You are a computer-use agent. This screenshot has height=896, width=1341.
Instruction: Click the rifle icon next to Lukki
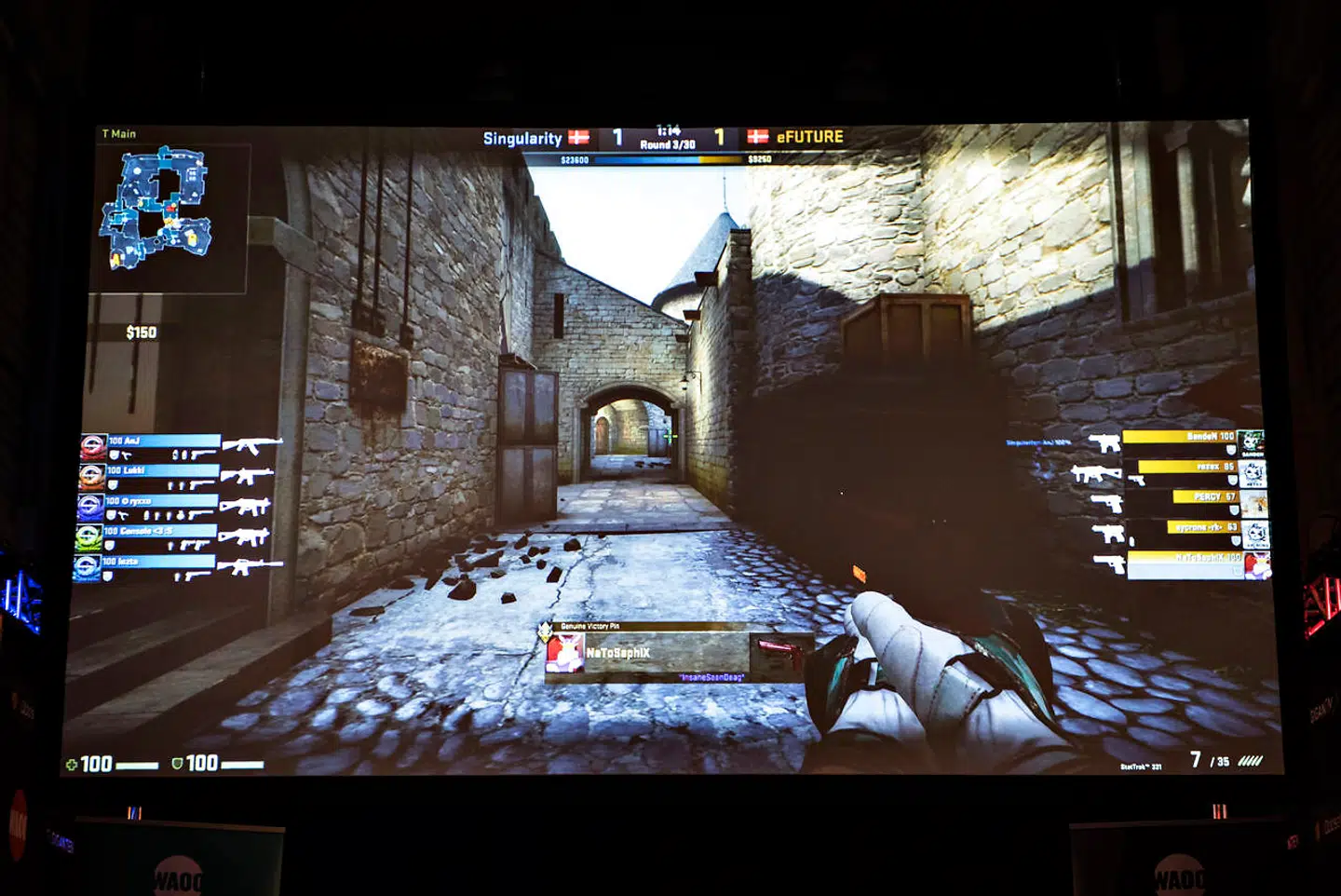click(x=245, y=477)
